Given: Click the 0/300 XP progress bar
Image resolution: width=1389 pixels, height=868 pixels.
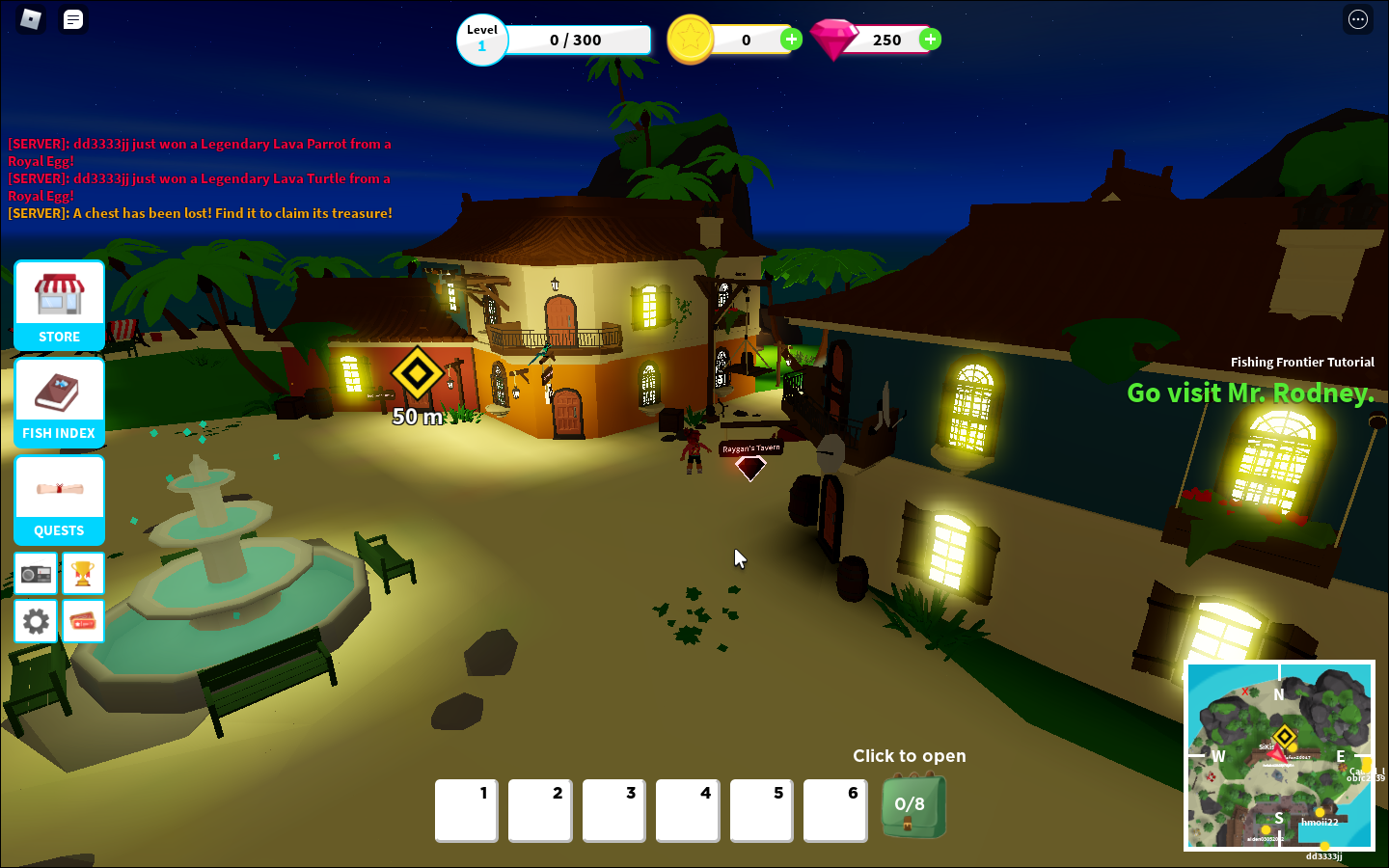Looking at the screenshot, I should [x=579, y=40].
